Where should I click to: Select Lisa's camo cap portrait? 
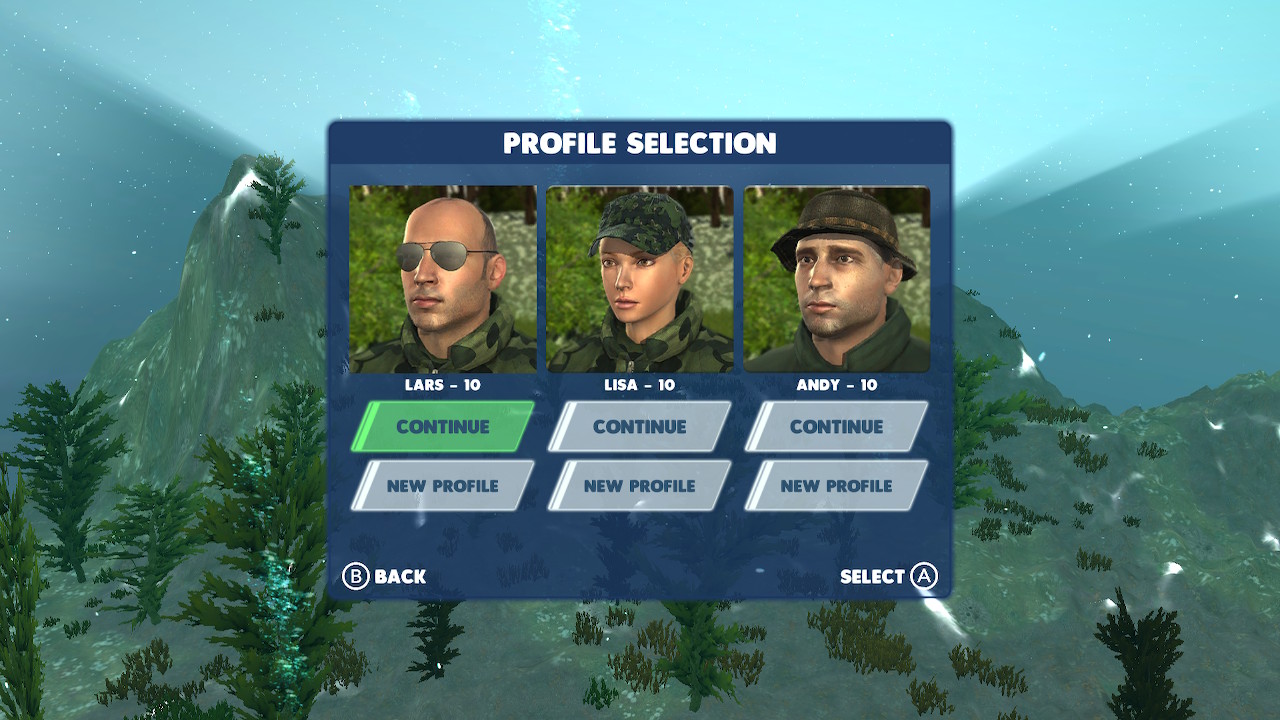pyautogui.click(x=640, y=278)
